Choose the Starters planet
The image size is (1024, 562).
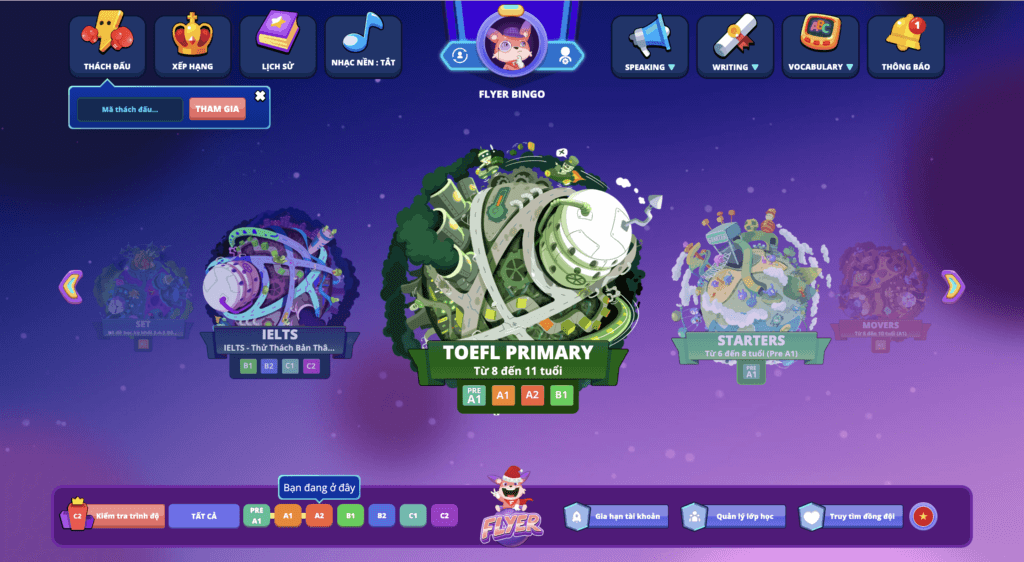[750, 280]
